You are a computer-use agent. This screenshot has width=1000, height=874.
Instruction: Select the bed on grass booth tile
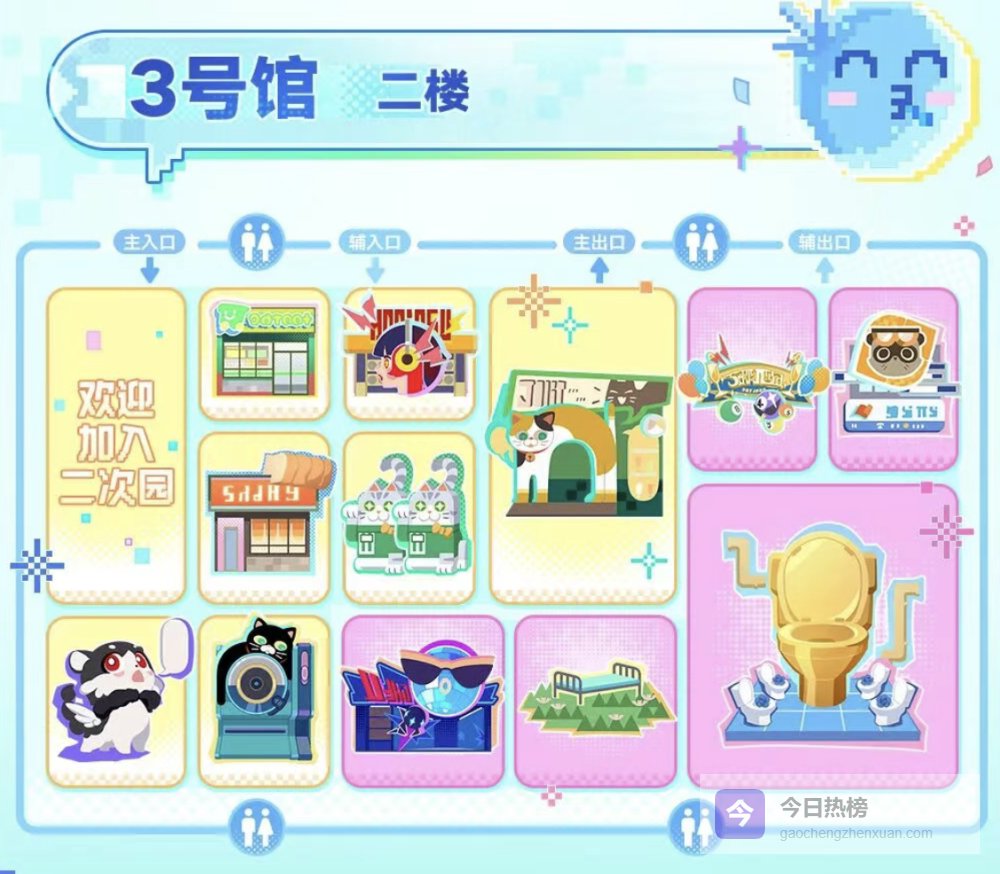595,701
